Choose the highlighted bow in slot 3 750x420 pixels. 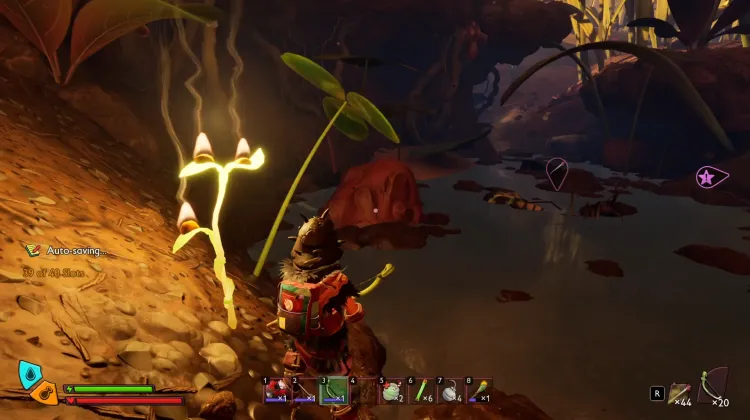pos(334,391)
